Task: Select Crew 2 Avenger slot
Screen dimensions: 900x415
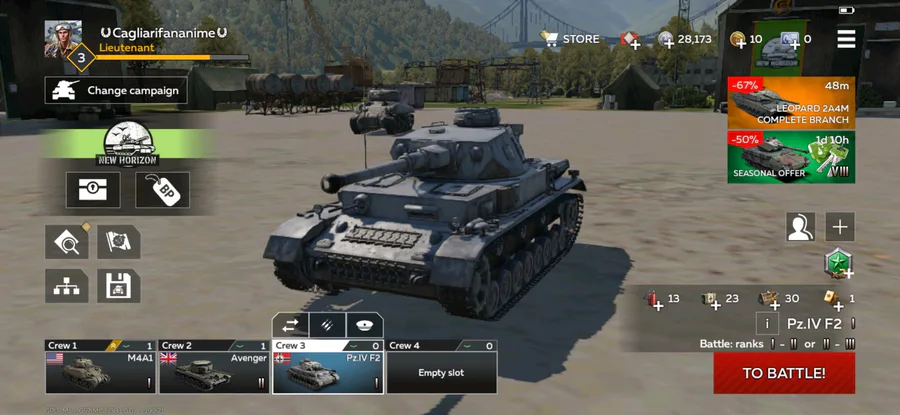Action: pos(213,367)
